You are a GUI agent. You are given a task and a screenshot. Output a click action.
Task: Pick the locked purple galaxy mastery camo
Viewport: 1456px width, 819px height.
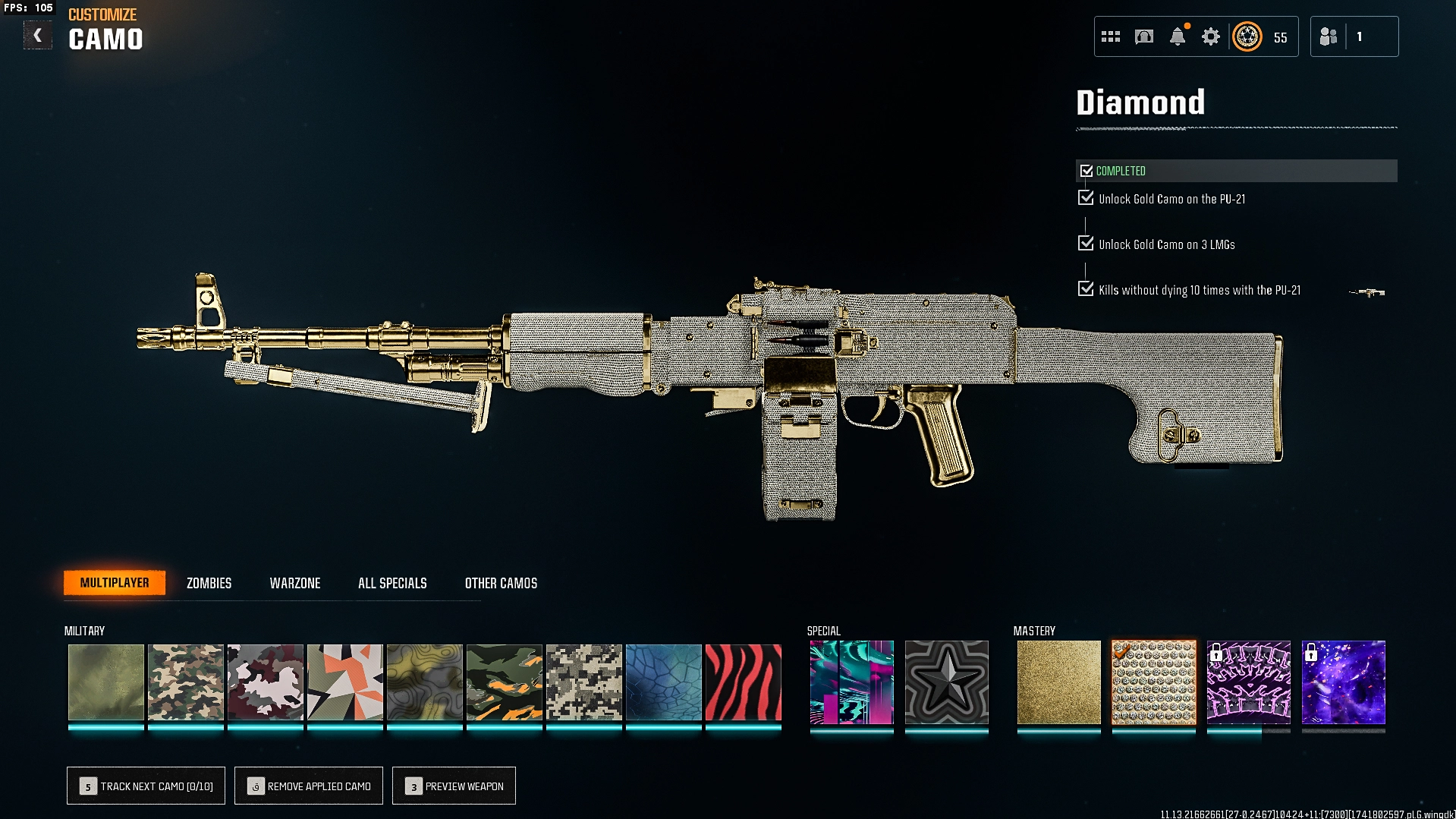pos(1343,682)
